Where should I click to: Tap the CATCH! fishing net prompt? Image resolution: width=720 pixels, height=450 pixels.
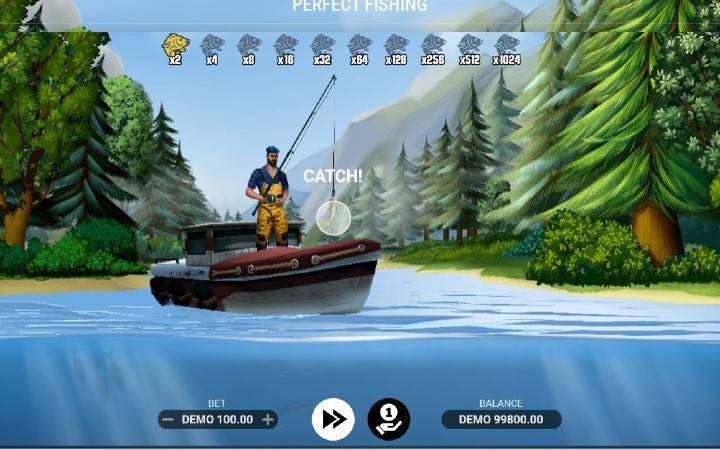click(333, 216)
